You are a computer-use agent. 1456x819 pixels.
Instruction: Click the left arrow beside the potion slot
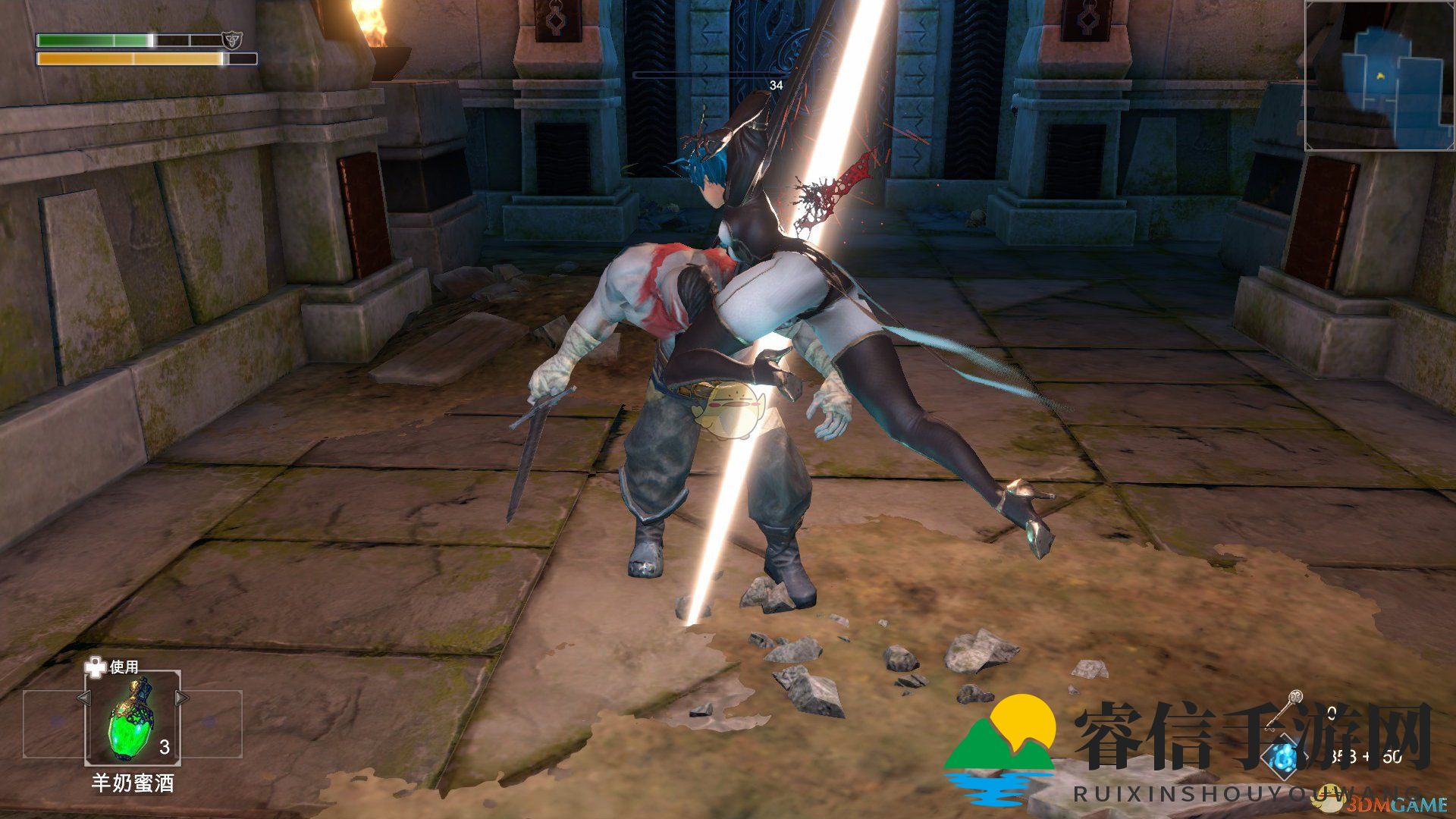(83, 698)
